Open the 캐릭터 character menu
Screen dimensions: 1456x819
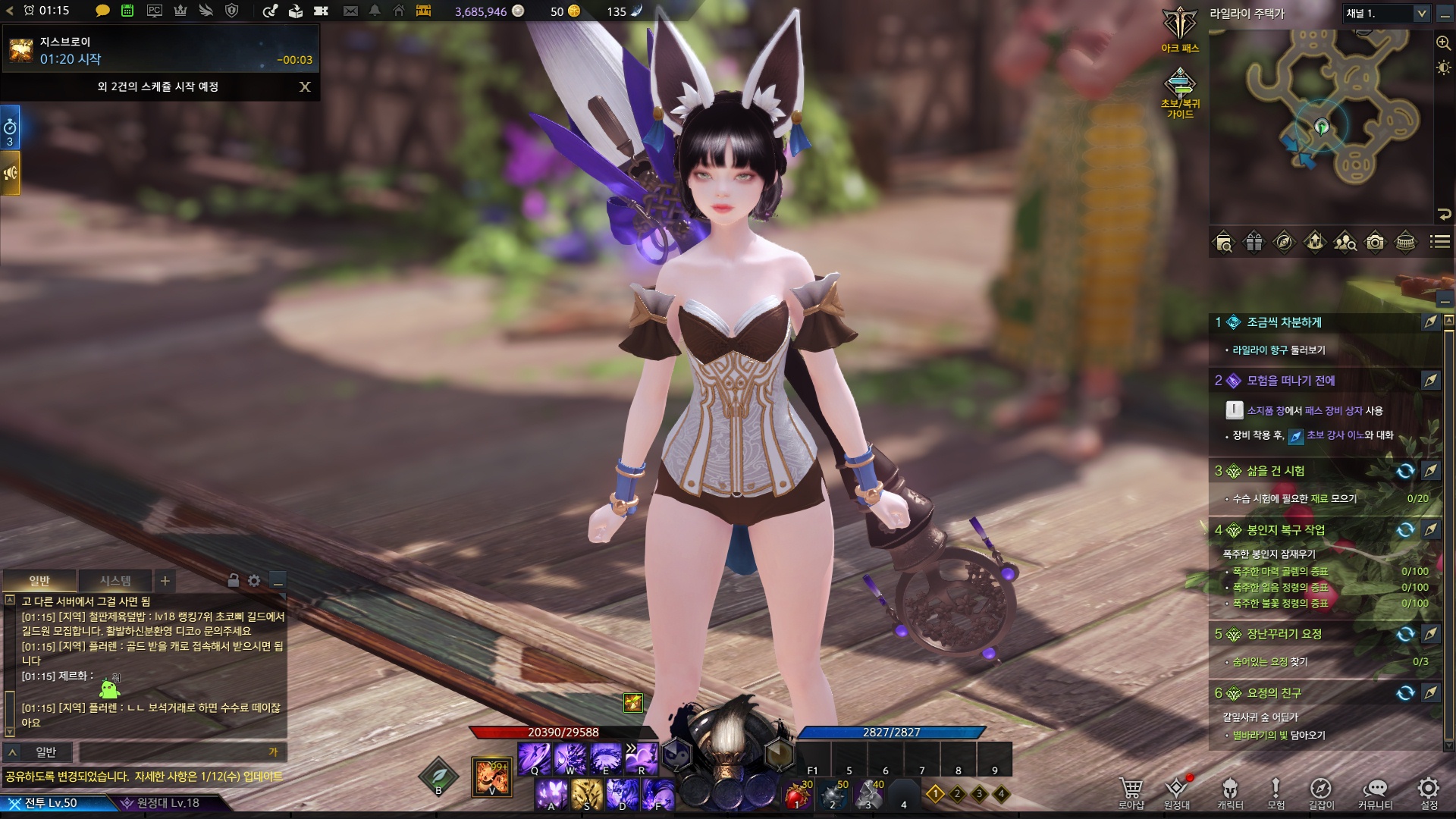tap(1230, 792)
